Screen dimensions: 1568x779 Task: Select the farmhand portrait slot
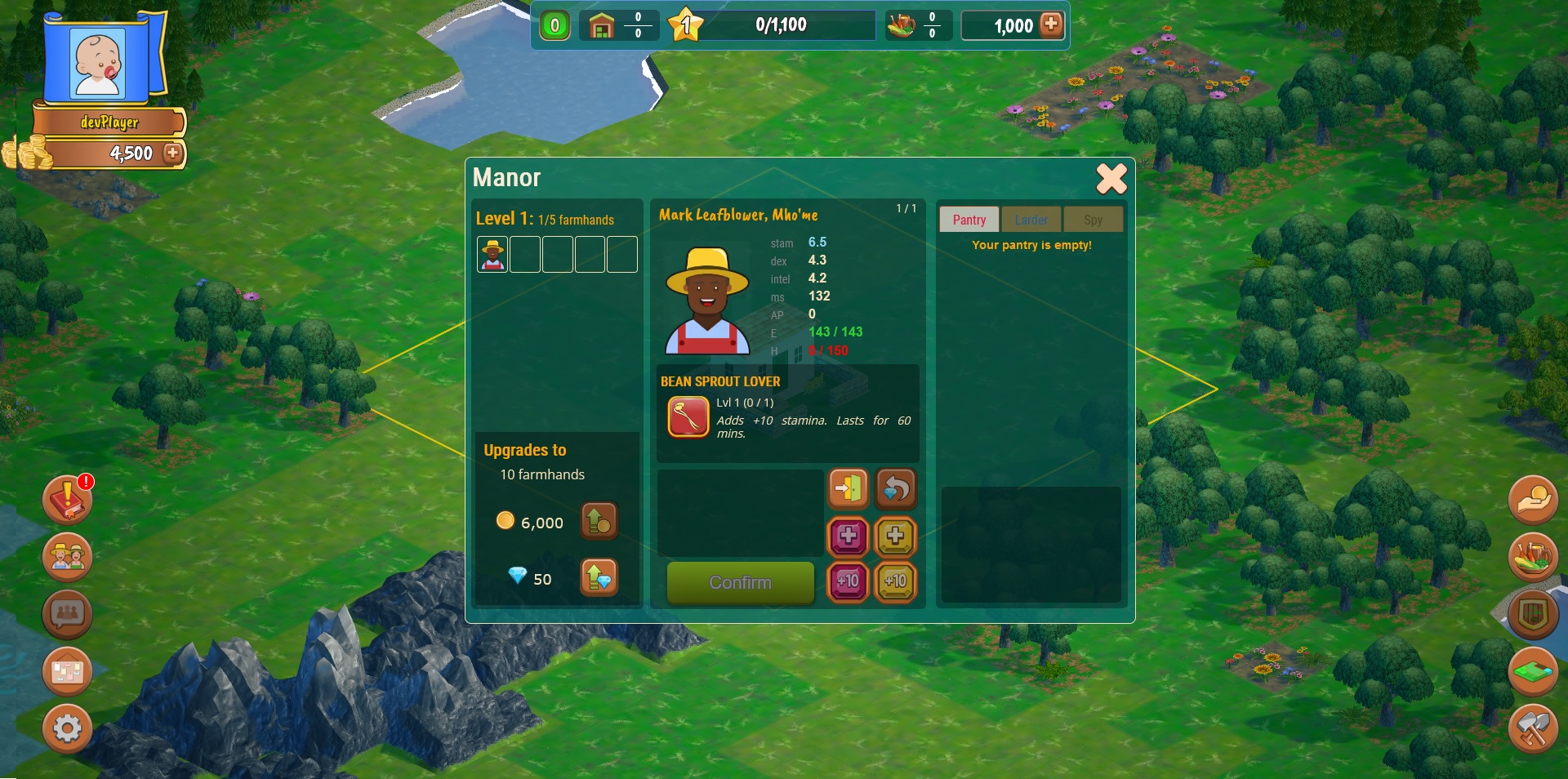pos(492,255)
